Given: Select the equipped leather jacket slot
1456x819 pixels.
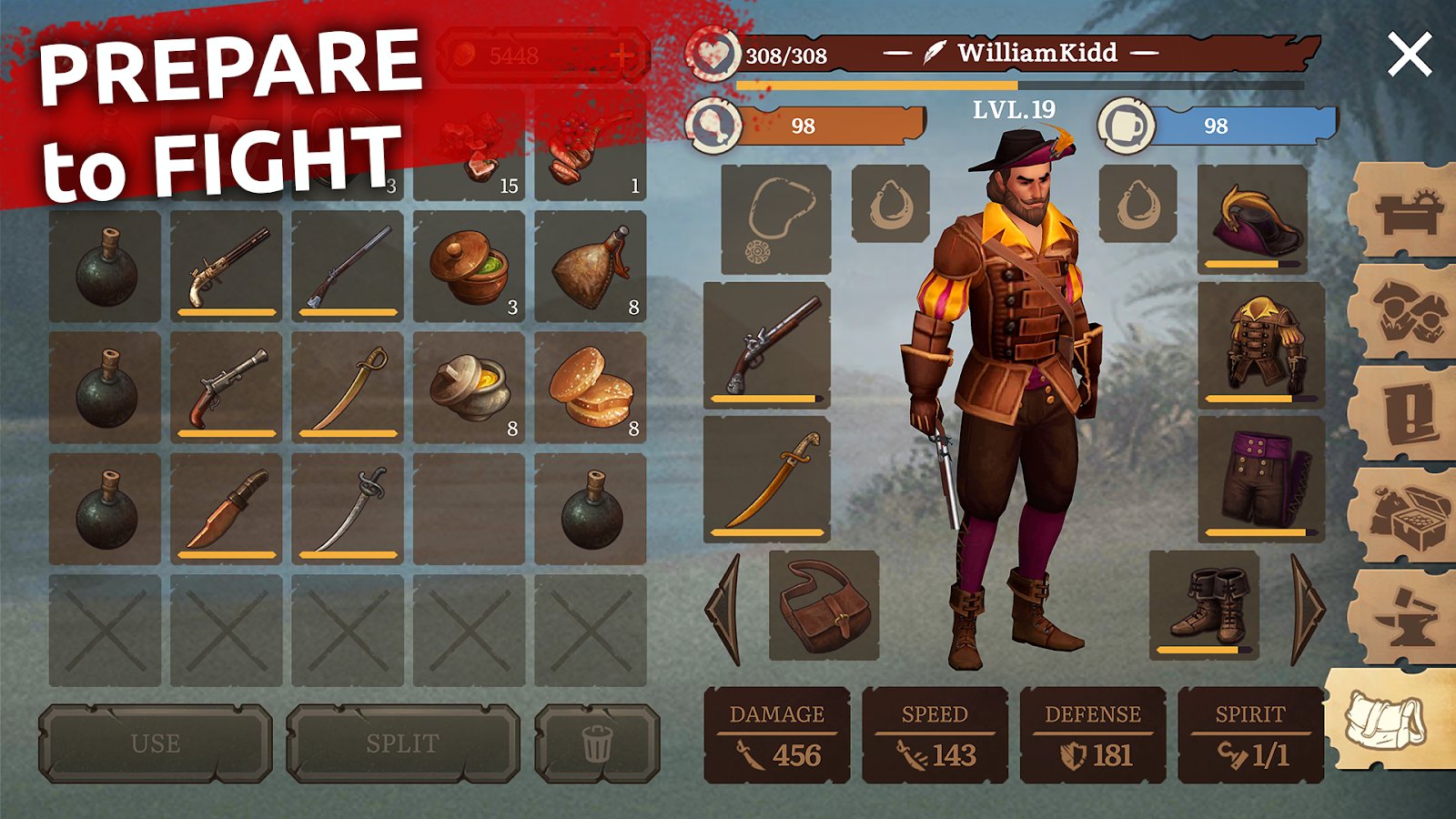Looking at the screenshot, I should (x=1261, y=344).
